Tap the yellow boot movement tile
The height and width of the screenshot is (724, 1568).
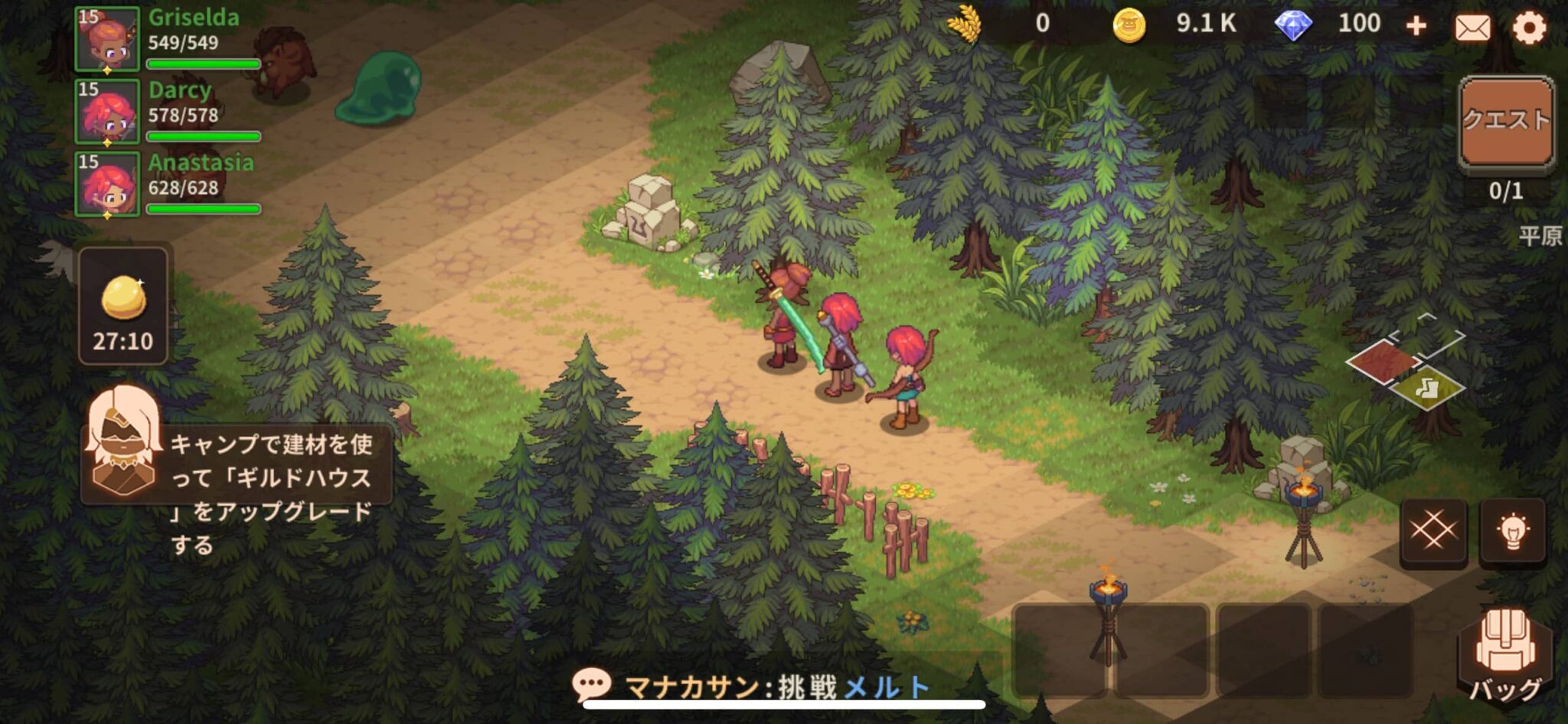[x=1427, y=389]
